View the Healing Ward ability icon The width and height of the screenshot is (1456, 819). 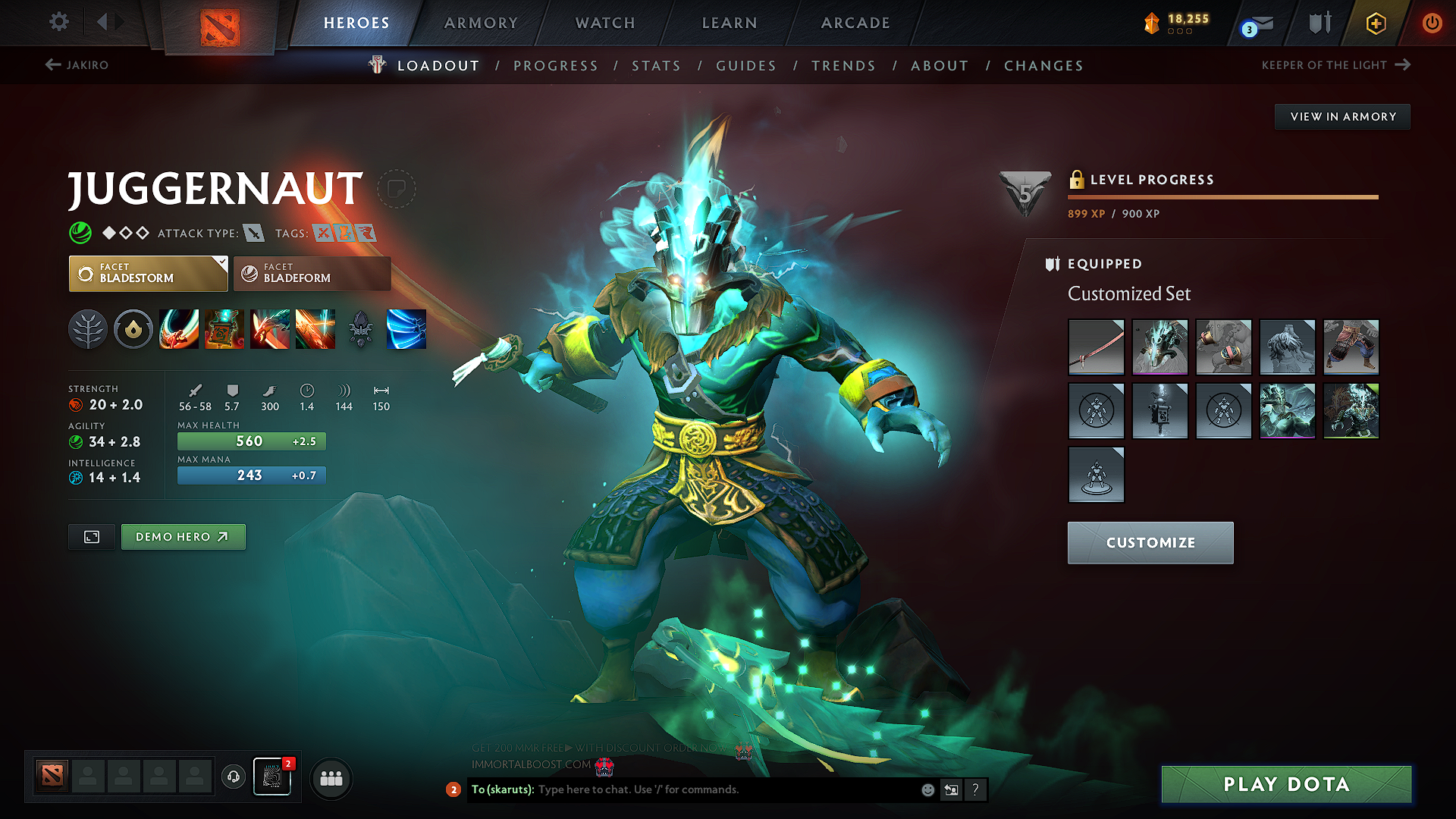pyautogui.click(x=224, y=329)
